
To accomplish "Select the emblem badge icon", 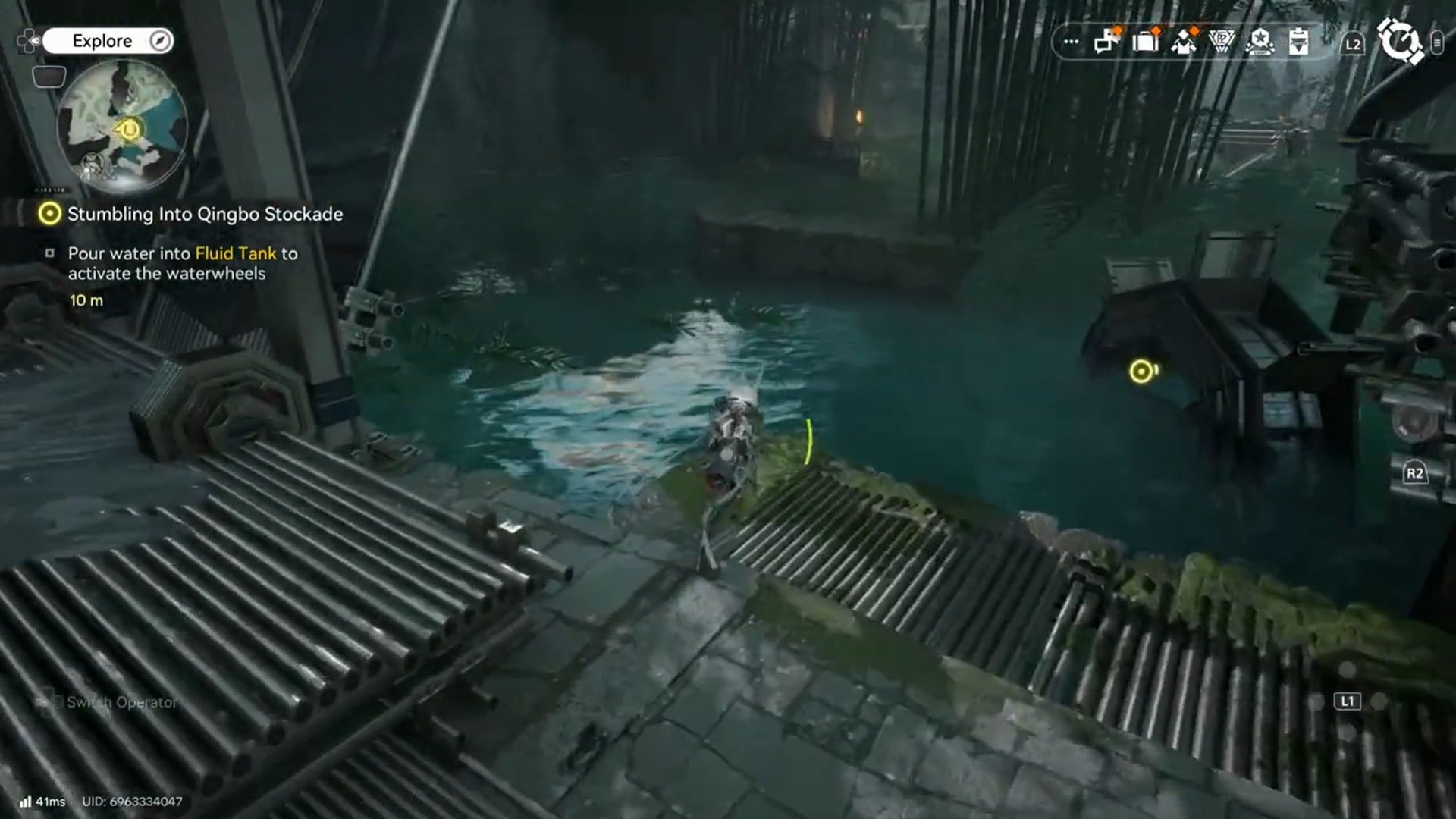I will (1222, 42).
